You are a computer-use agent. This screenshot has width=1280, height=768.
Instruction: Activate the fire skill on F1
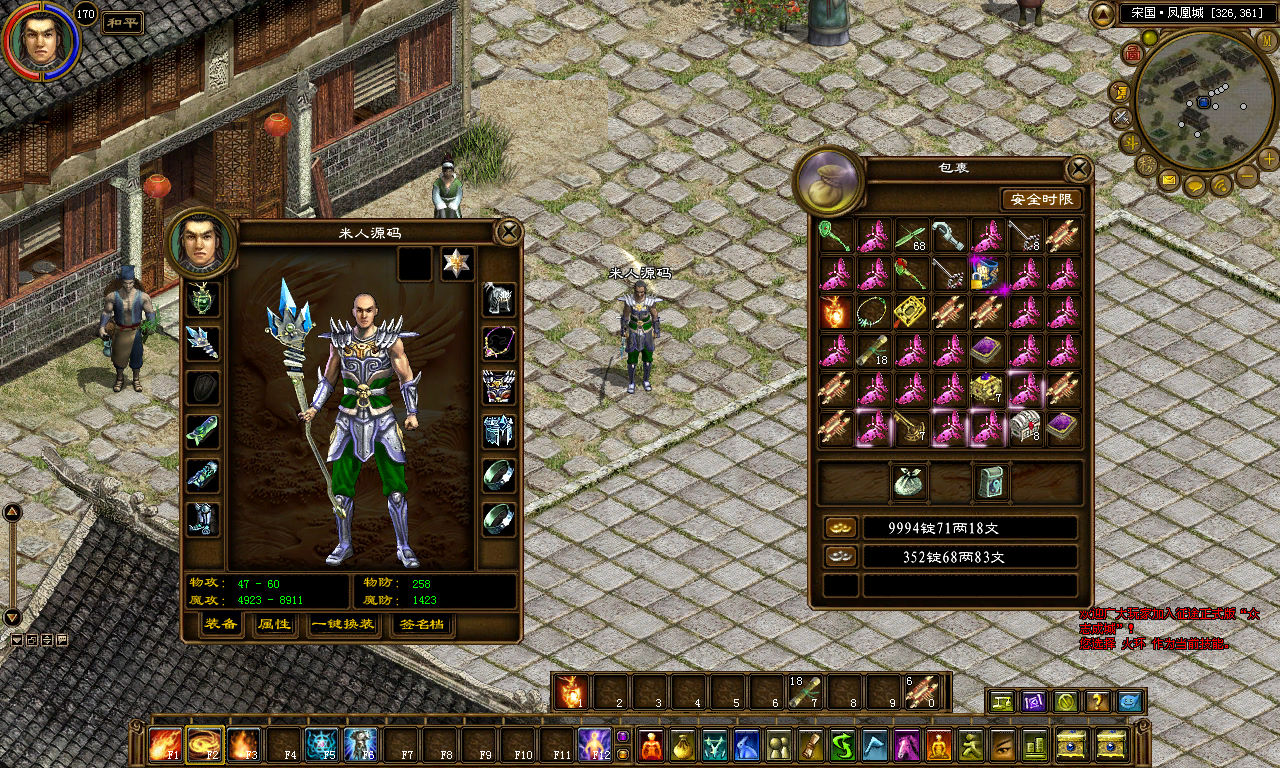164,745
